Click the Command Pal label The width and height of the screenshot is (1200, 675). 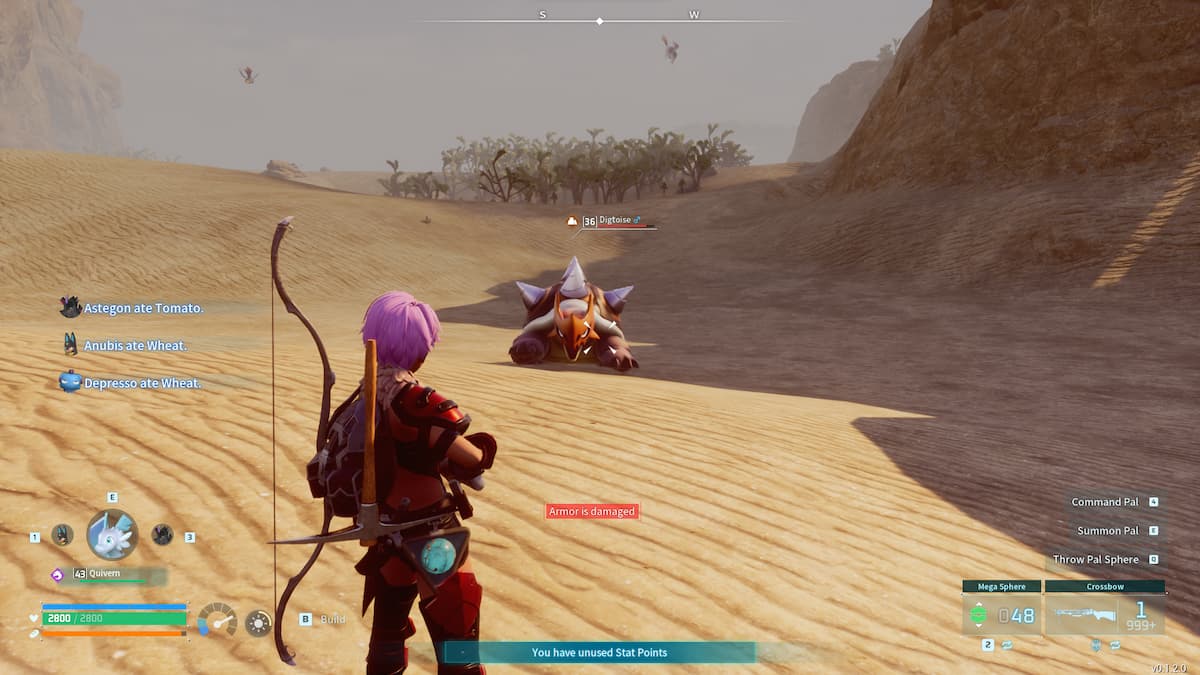click(x=1105, y=502)
